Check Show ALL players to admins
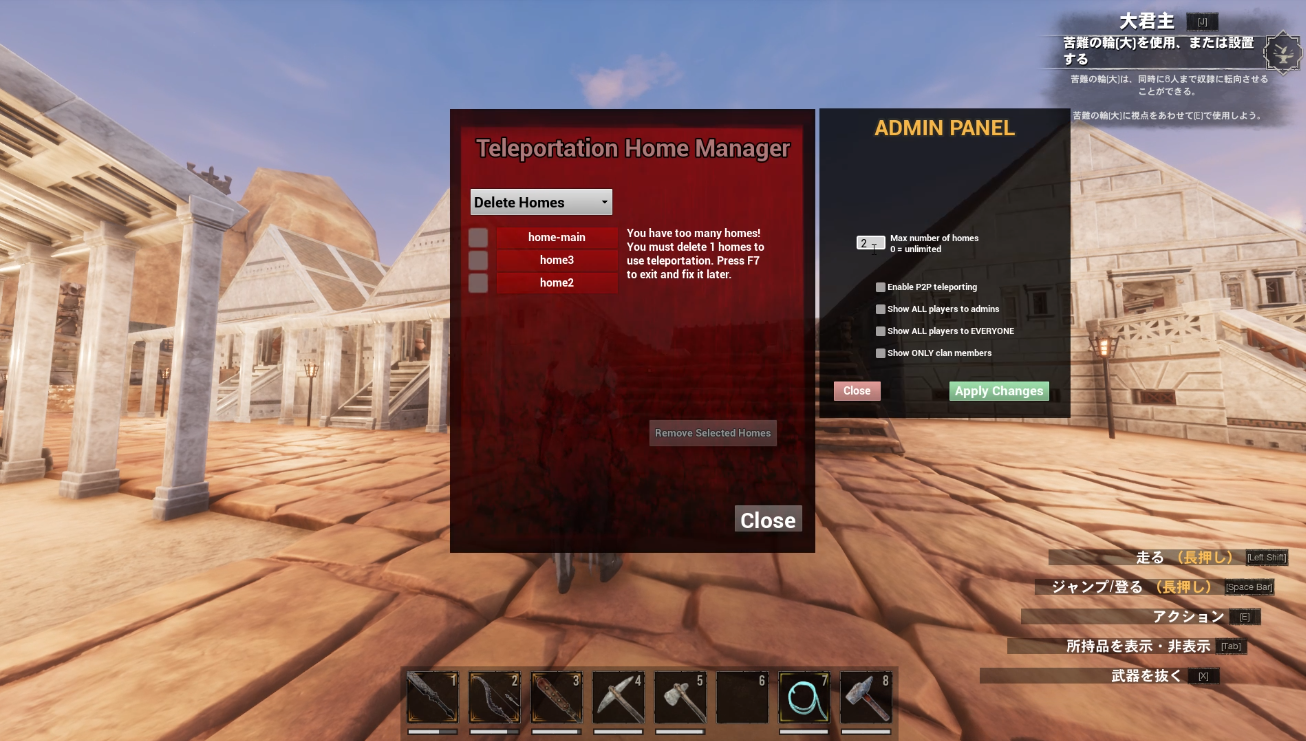 pos(880,309)
